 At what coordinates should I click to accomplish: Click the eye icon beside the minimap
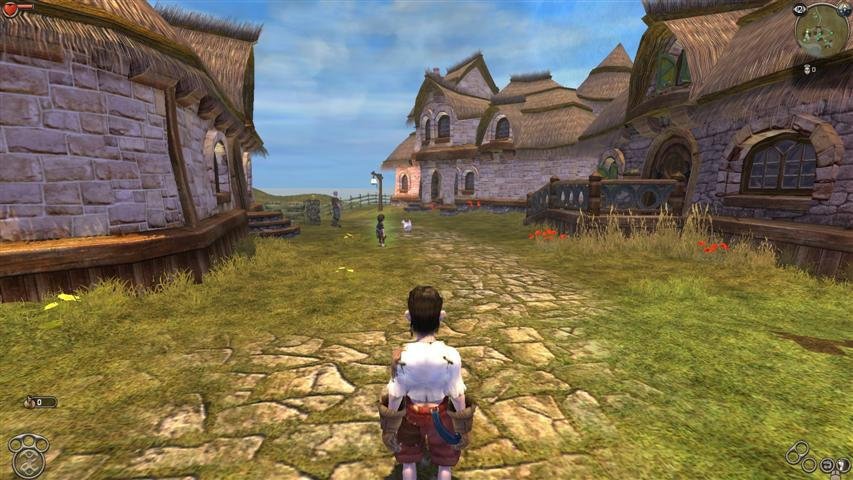coord(800,9)
